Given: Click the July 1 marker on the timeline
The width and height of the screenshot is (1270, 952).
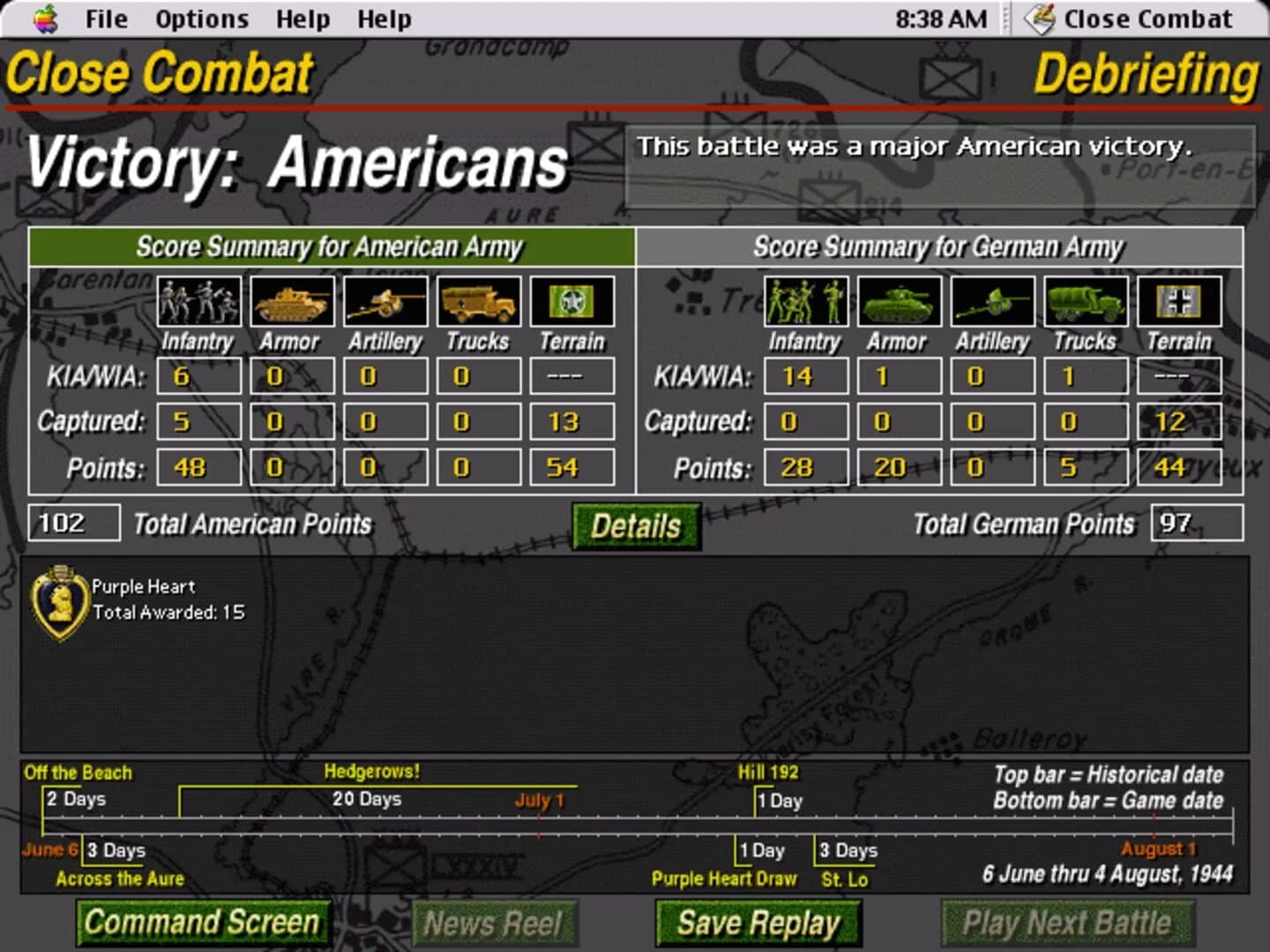Looking at the screenshot, I should [539, 801].
